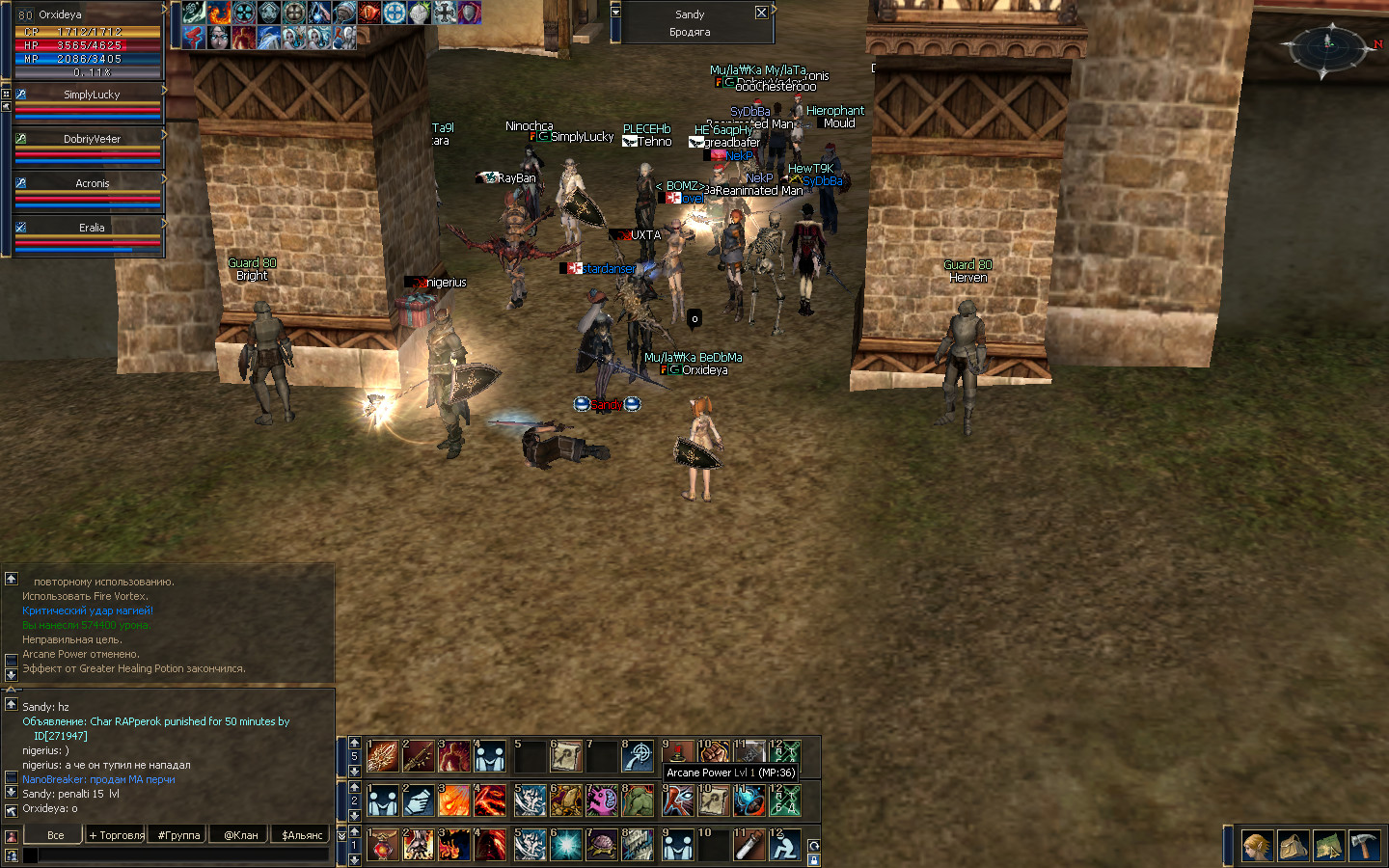Image resolution: width=1389 pixels, height=868 pixels.
Task: Open the Группа chat tab
Action: pos(178,835)
